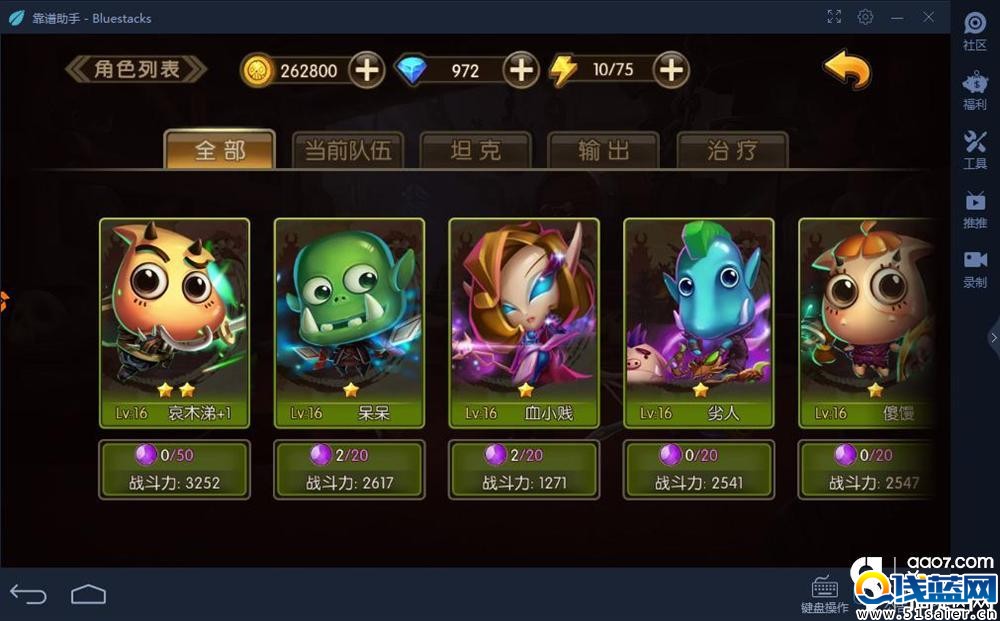This screenshot has width=1000, height=621.
Task: Select the 哀木涕 character card
Action: (174, 322)
